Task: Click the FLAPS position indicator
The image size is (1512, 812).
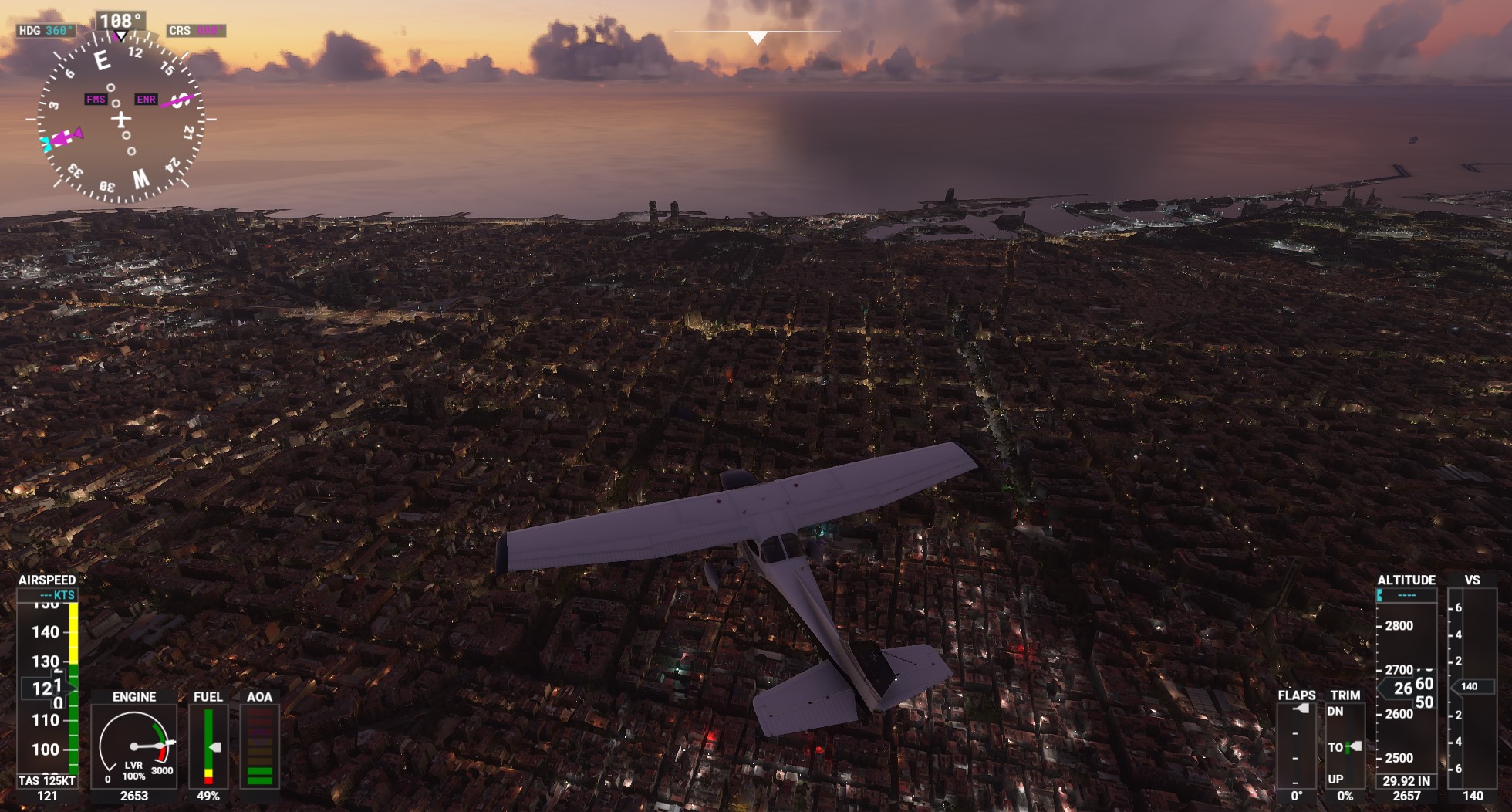Action: (x=1297, y=744)
